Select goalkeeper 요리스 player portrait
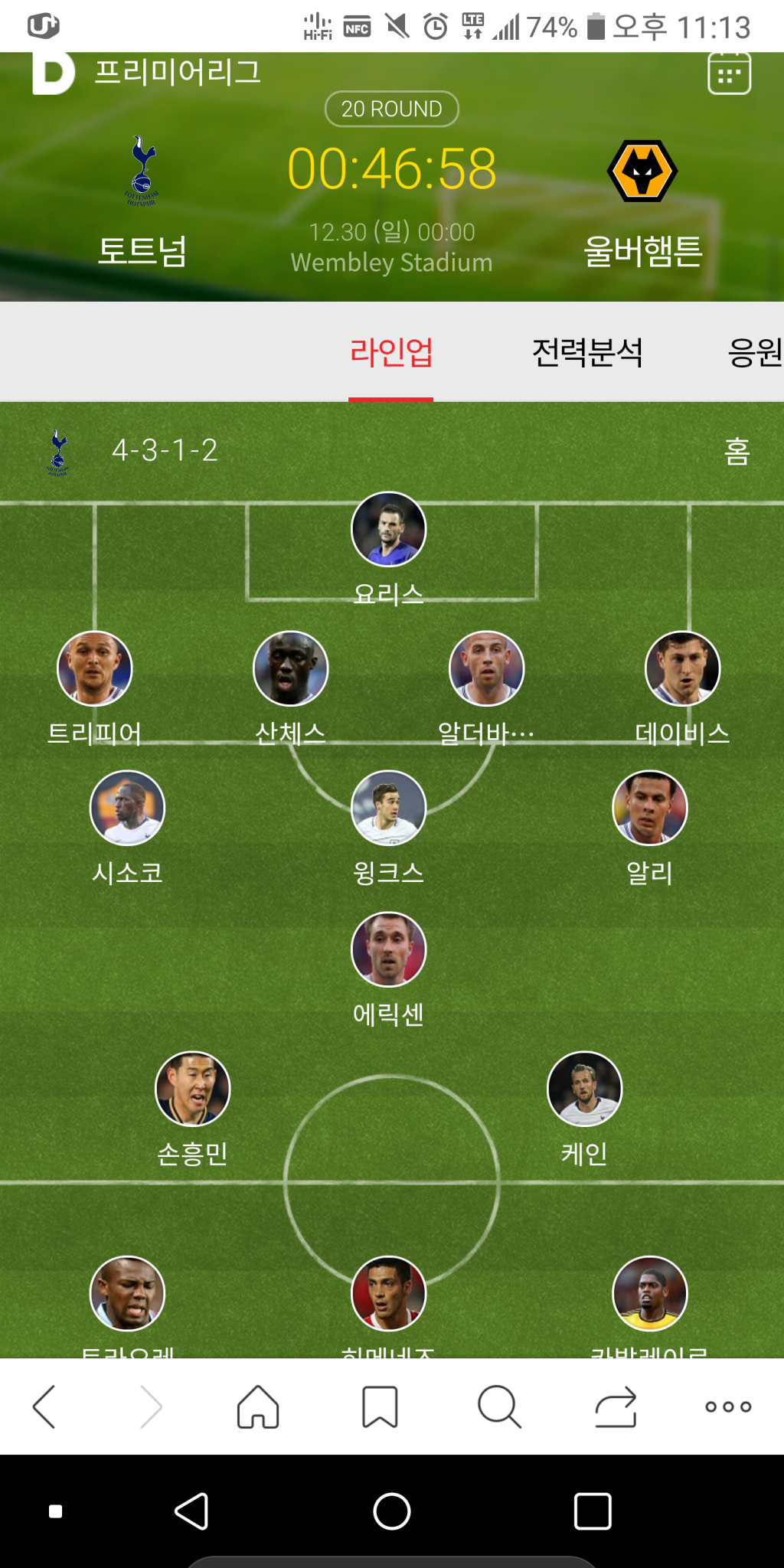This screenshot has width=784, height=1568. (x=389, y=529)
